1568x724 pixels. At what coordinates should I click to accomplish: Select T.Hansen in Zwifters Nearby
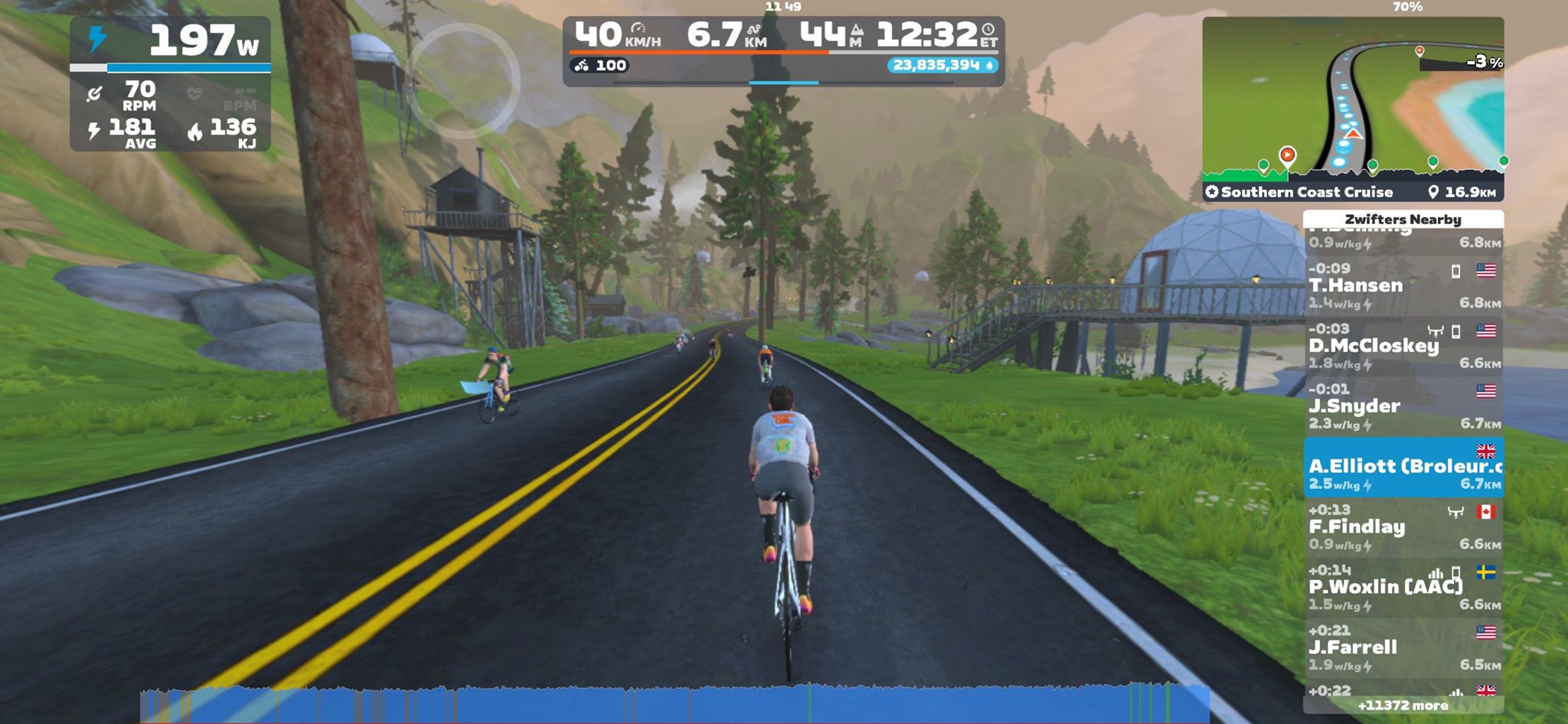(1403, 285)
